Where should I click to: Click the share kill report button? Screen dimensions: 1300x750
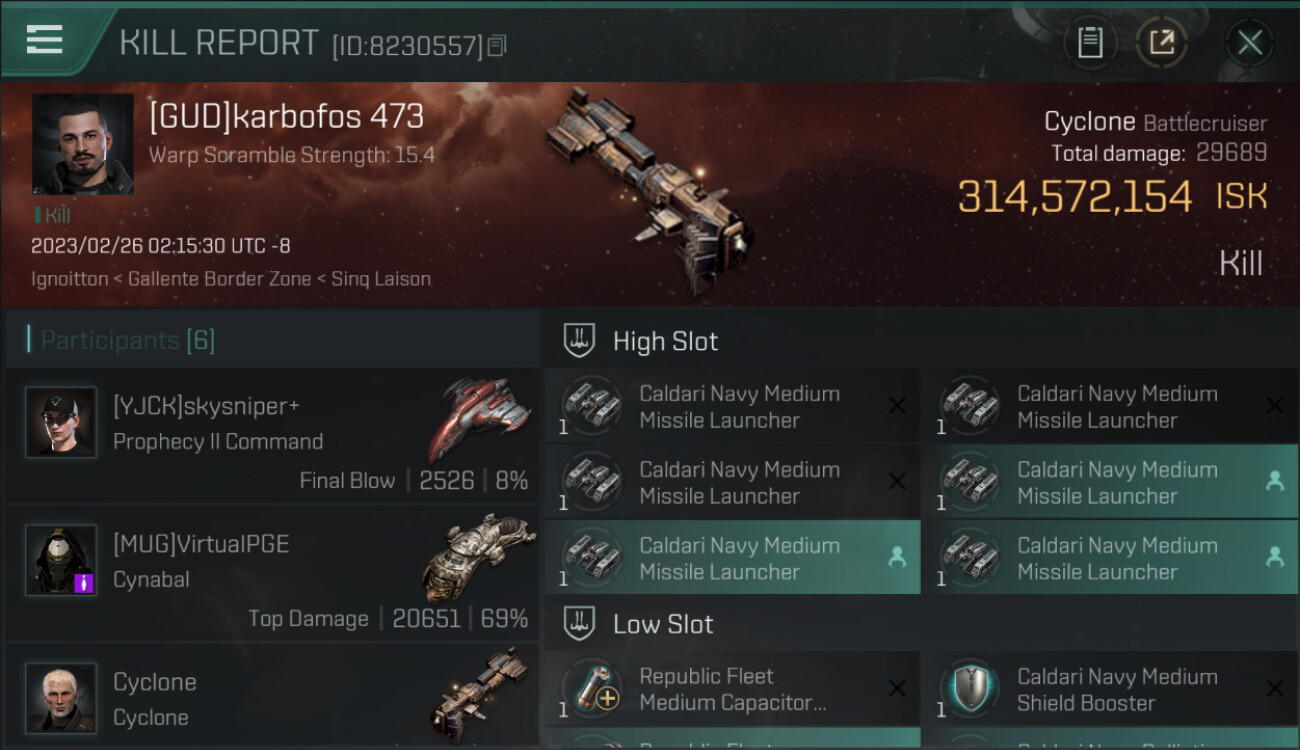tap(1161, 43)
